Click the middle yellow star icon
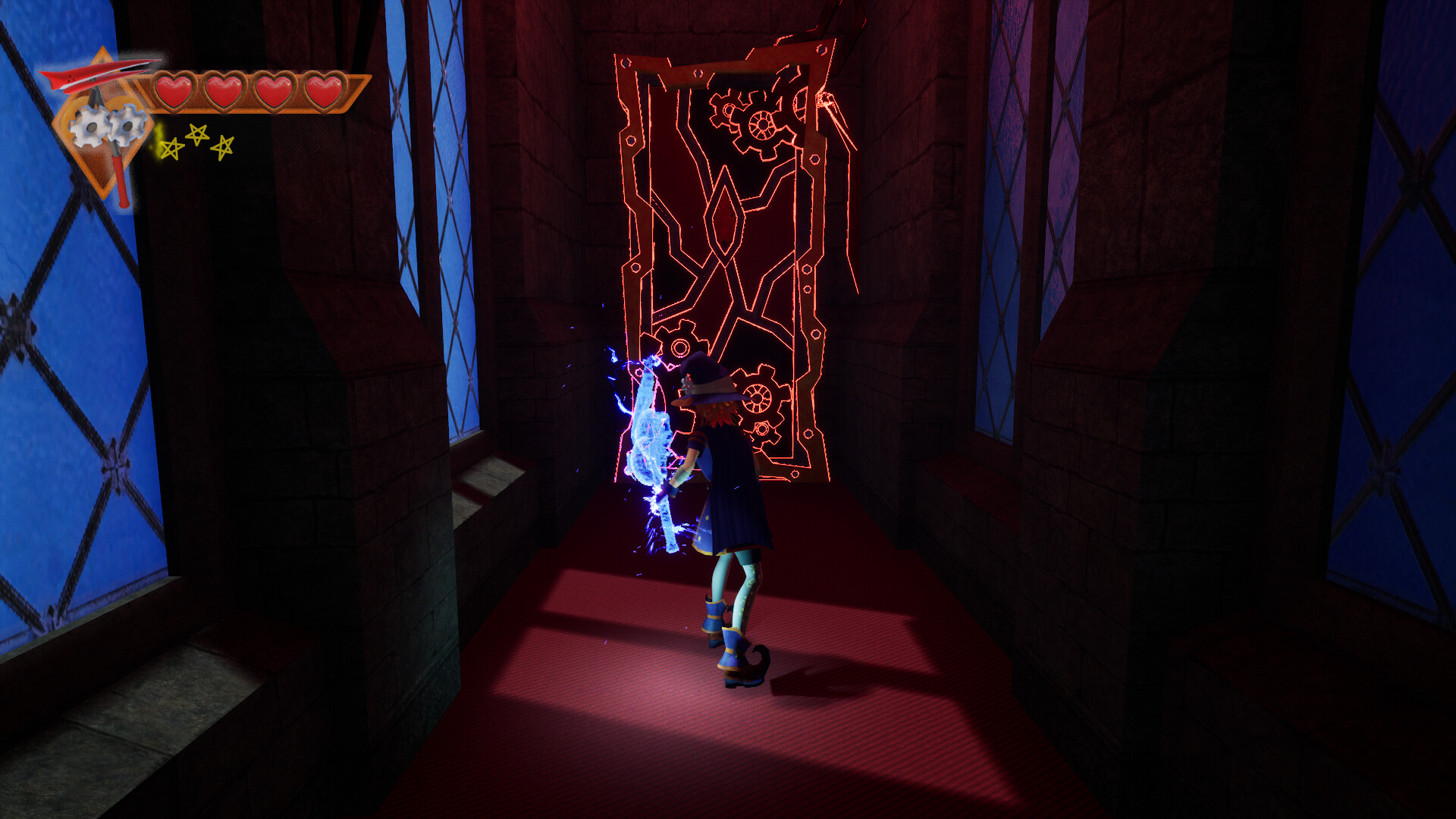The height and width of the screenshot is (819, 1456). point(199,133)
